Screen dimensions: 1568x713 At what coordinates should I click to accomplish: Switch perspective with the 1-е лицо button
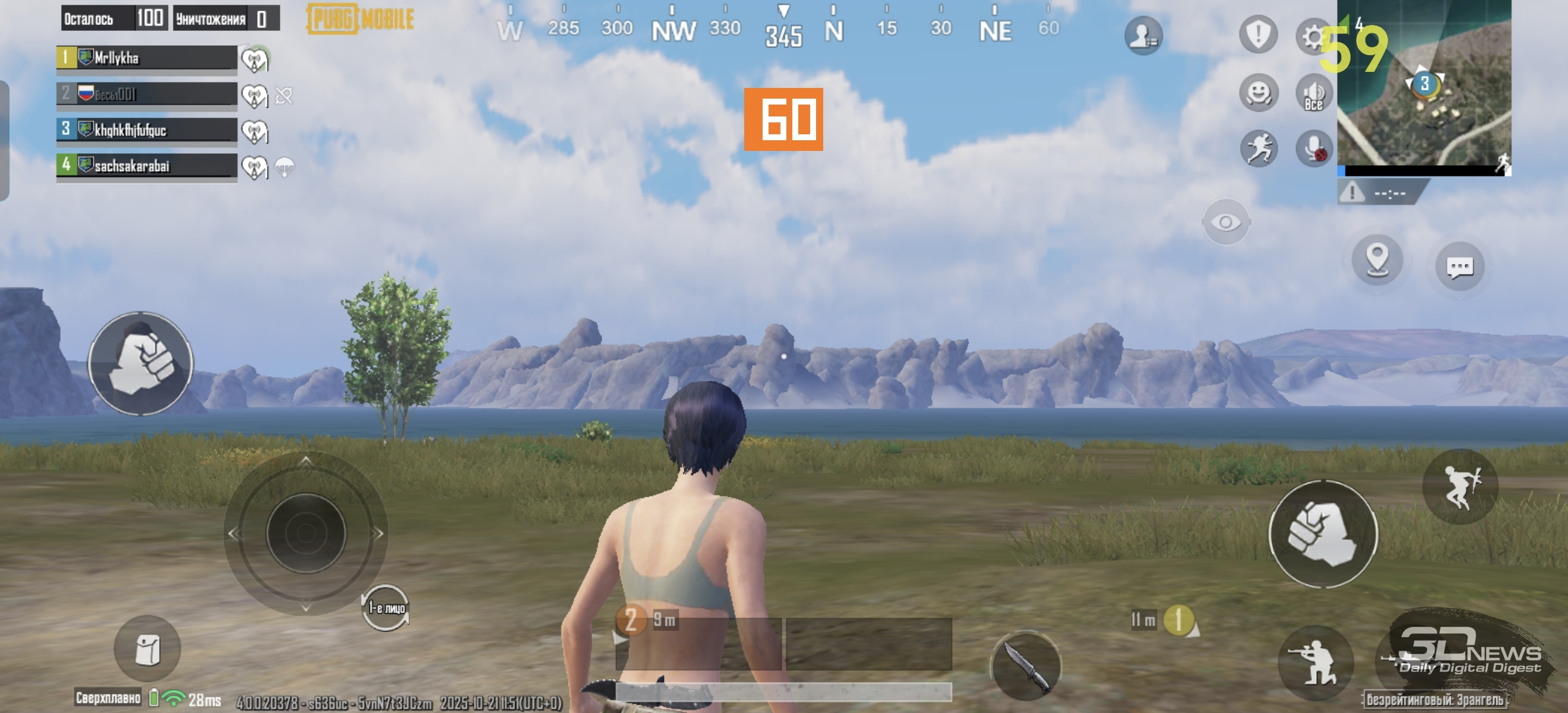click(x=386, y=608)
